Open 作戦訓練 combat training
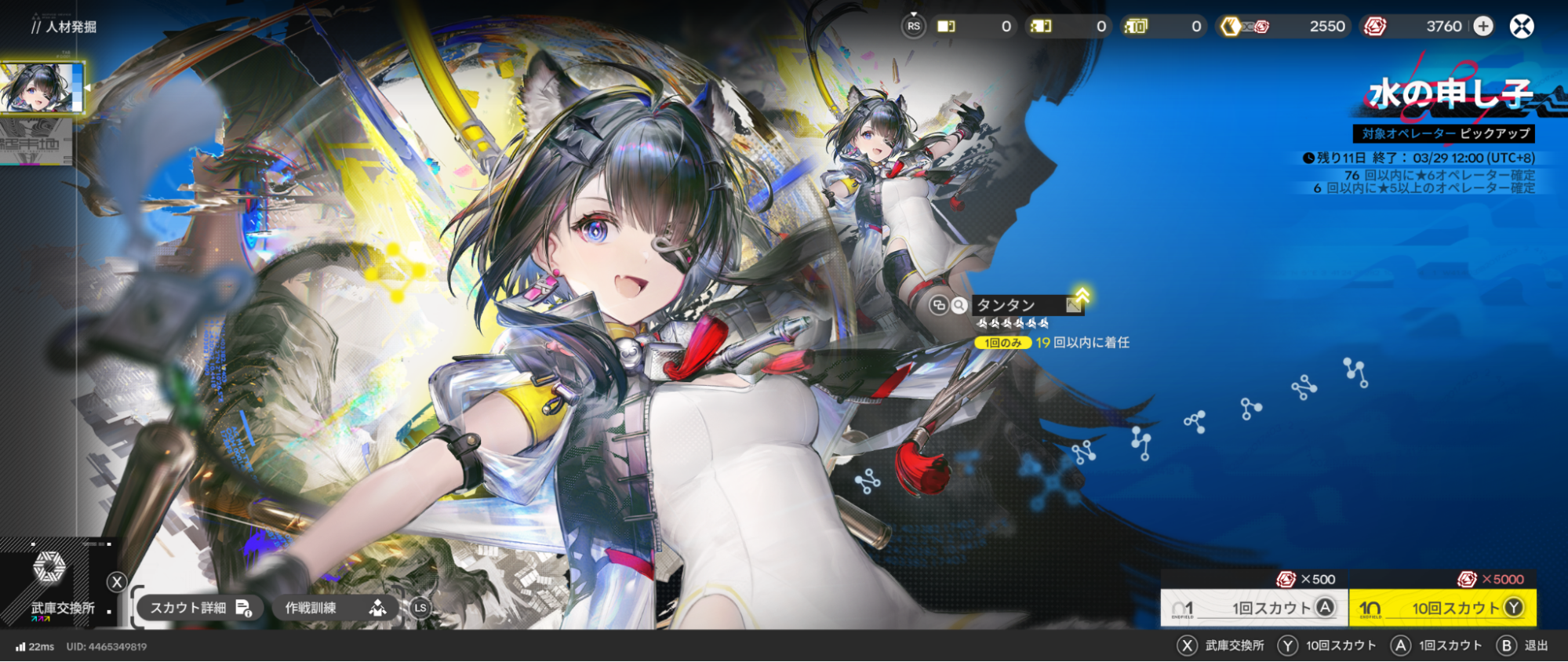 (x=333, y=607)
